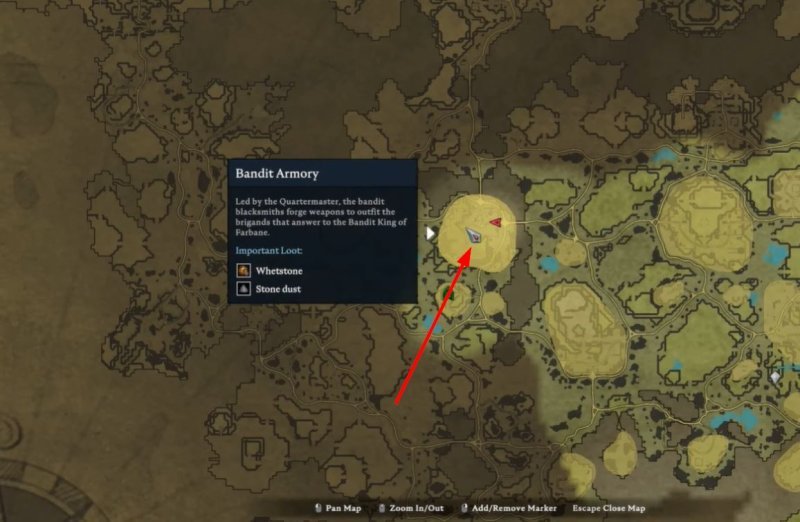The image size is (800, 522).
Task: Select the grey player arrow marker
Action: 474,234
